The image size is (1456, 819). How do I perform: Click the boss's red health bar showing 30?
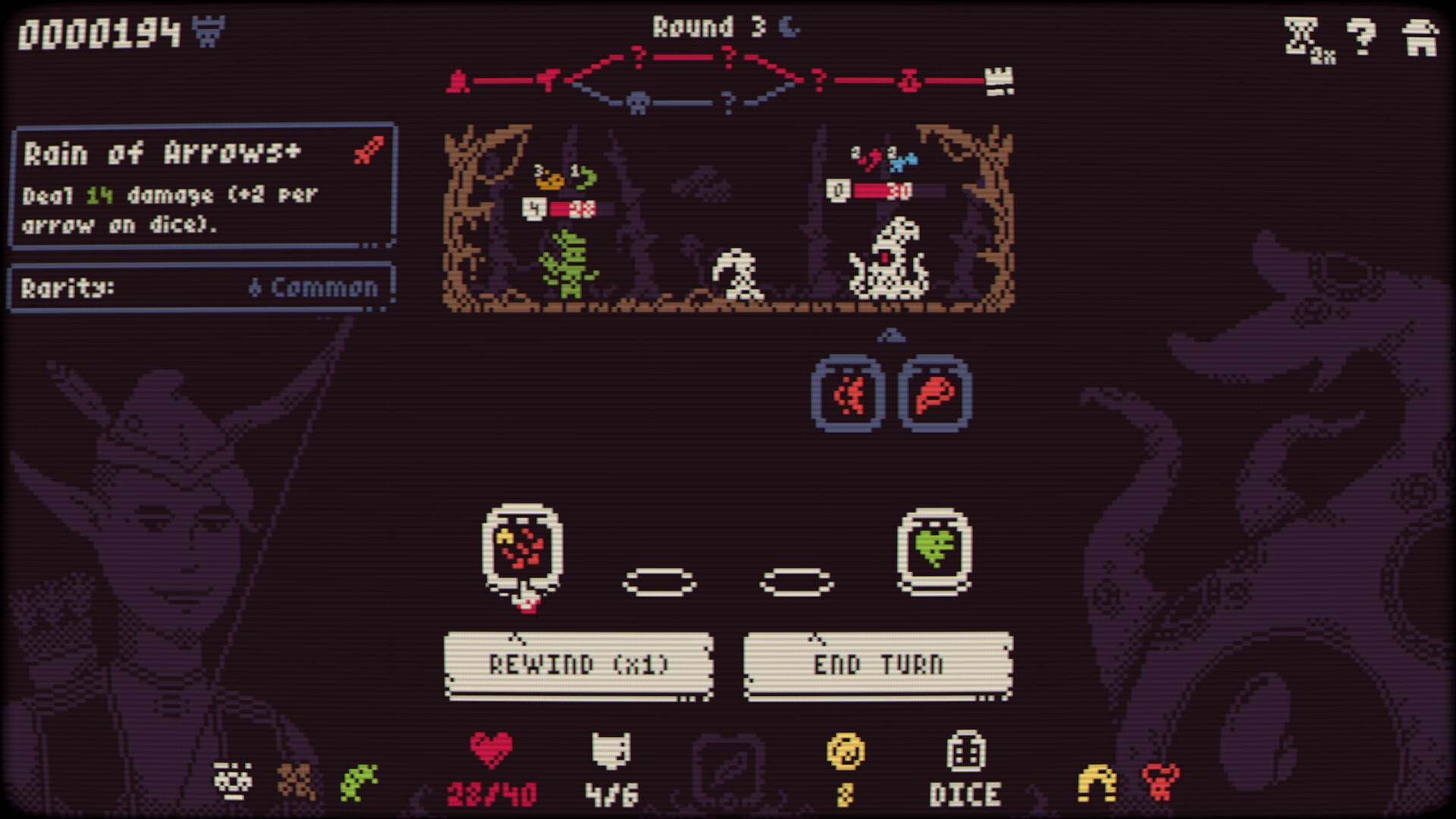pyautogui.click(x=899, y=190)
